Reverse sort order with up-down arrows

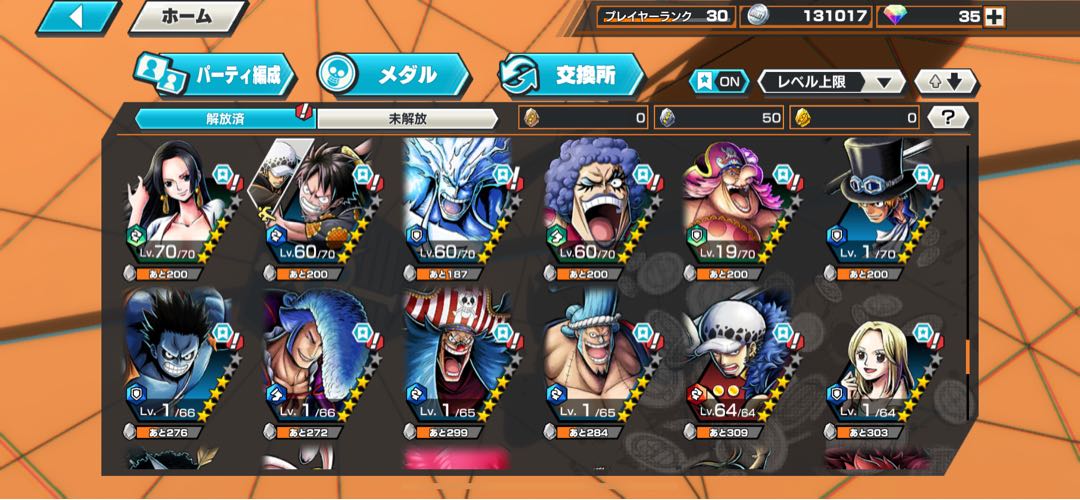click(x=946, y=82)
